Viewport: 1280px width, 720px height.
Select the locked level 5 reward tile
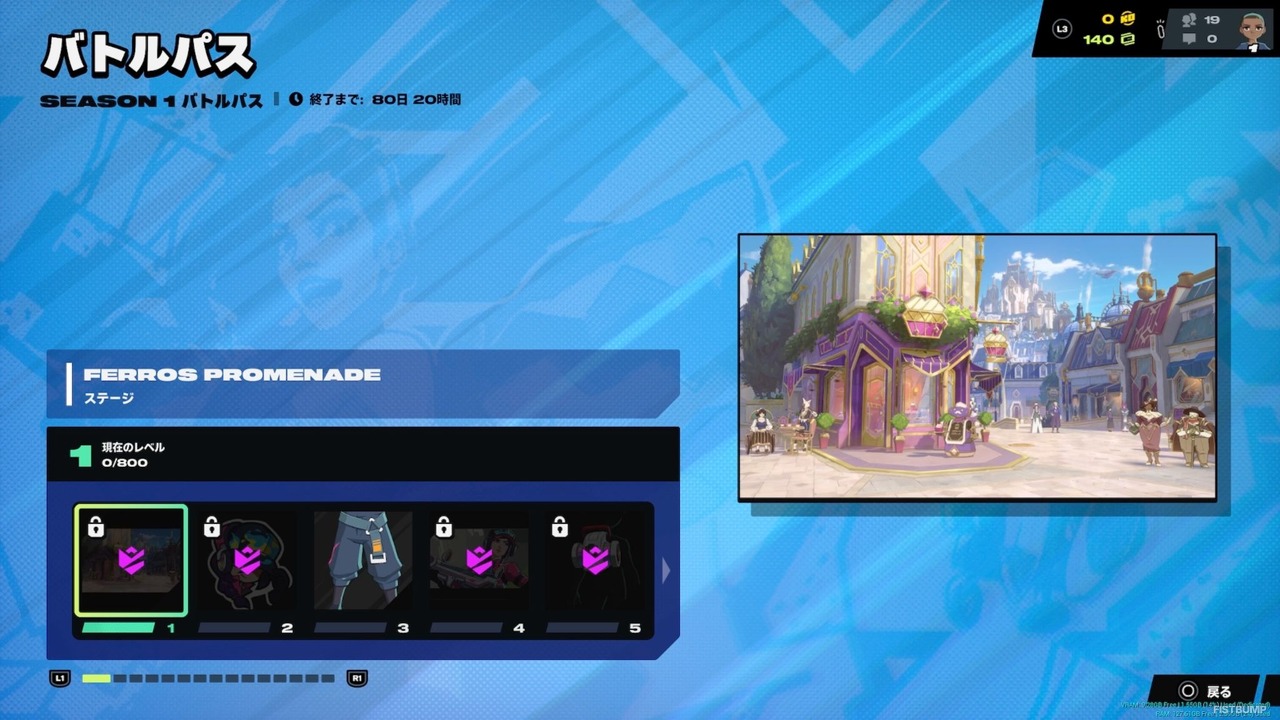tap(595, 560)
